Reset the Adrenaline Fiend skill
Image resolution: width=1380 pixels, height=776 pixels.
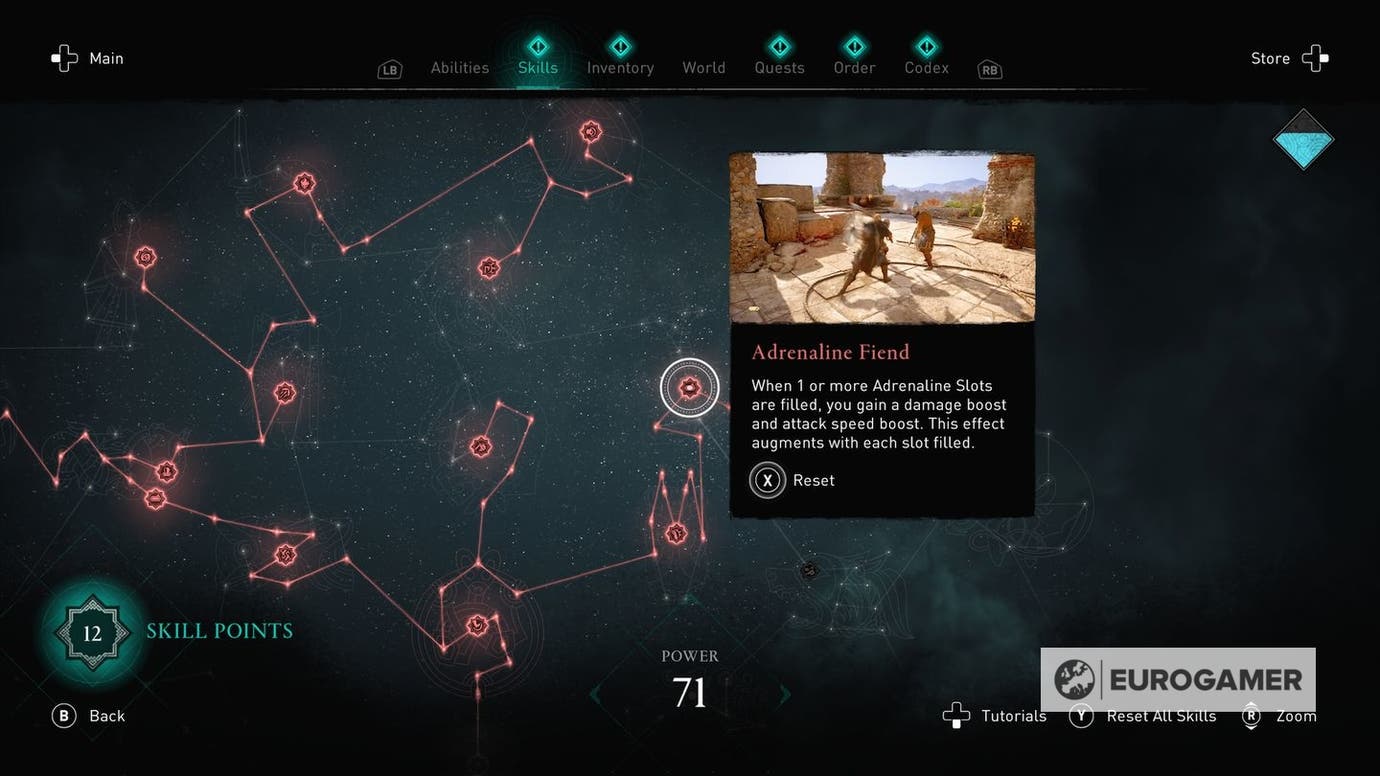767,480
